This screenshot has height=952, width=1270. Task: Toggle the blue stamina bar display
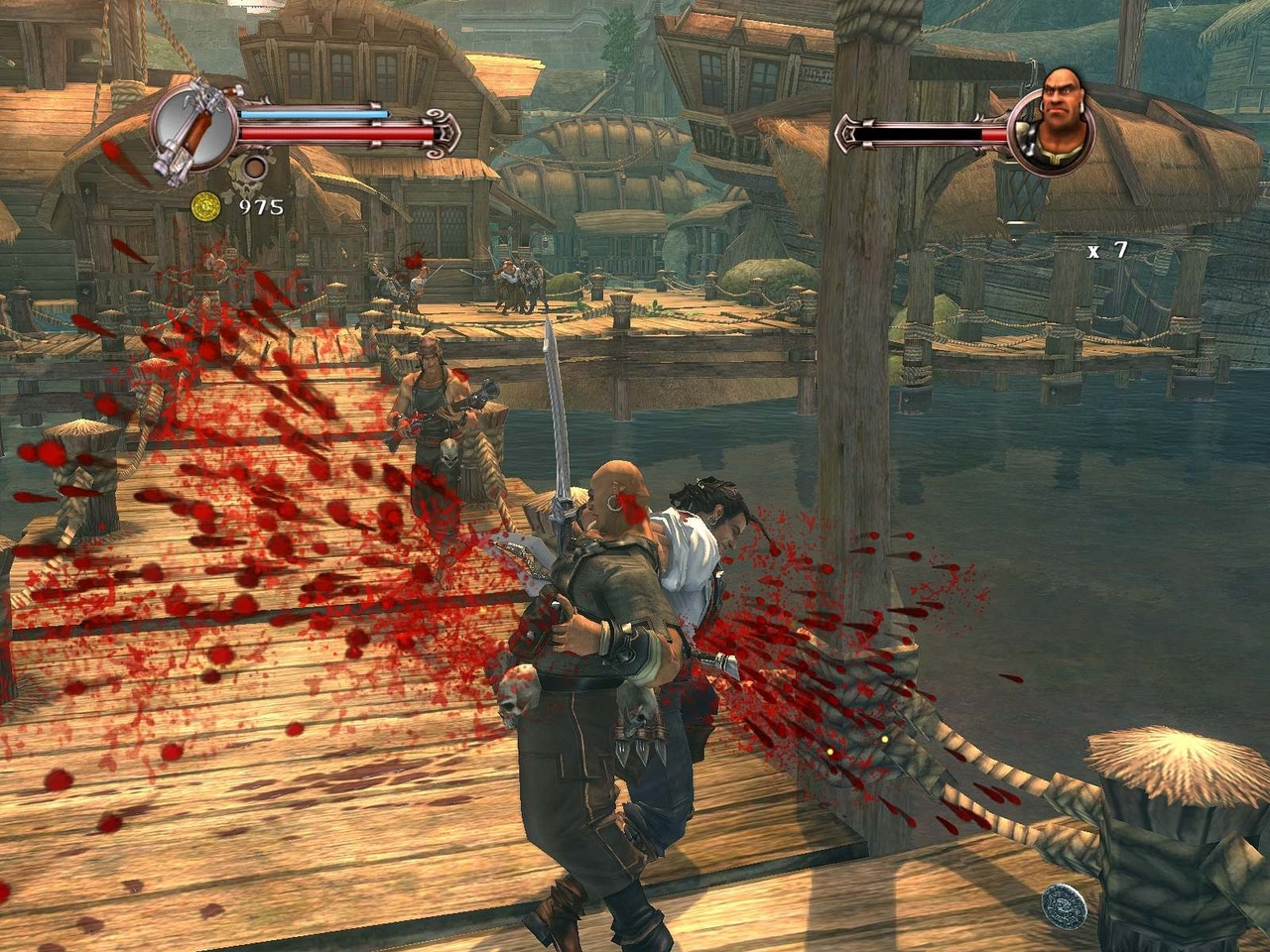tap(313, 112)
